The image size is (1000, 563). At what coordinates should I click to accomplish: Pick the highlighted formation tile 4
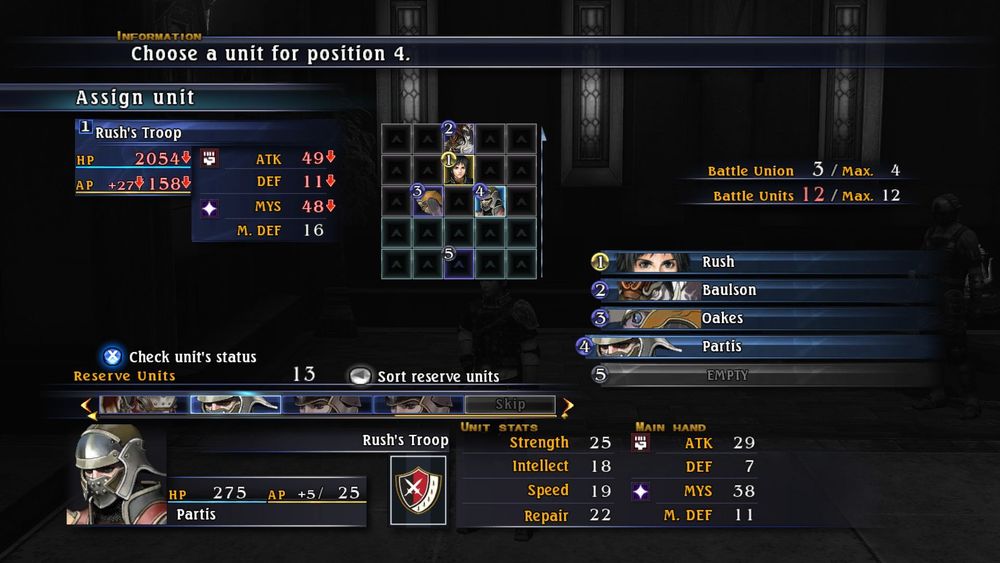[488, 200]
